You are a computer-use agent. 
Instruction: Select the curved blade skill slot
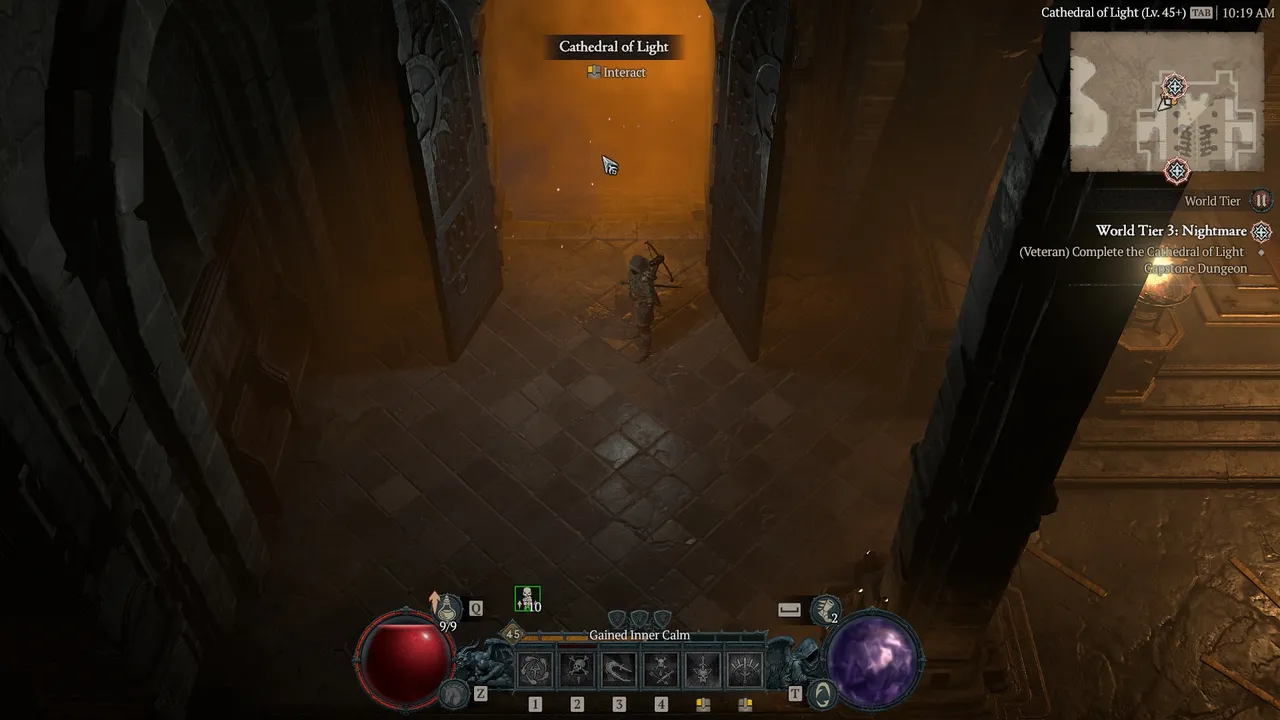click(x=619, y=669)
